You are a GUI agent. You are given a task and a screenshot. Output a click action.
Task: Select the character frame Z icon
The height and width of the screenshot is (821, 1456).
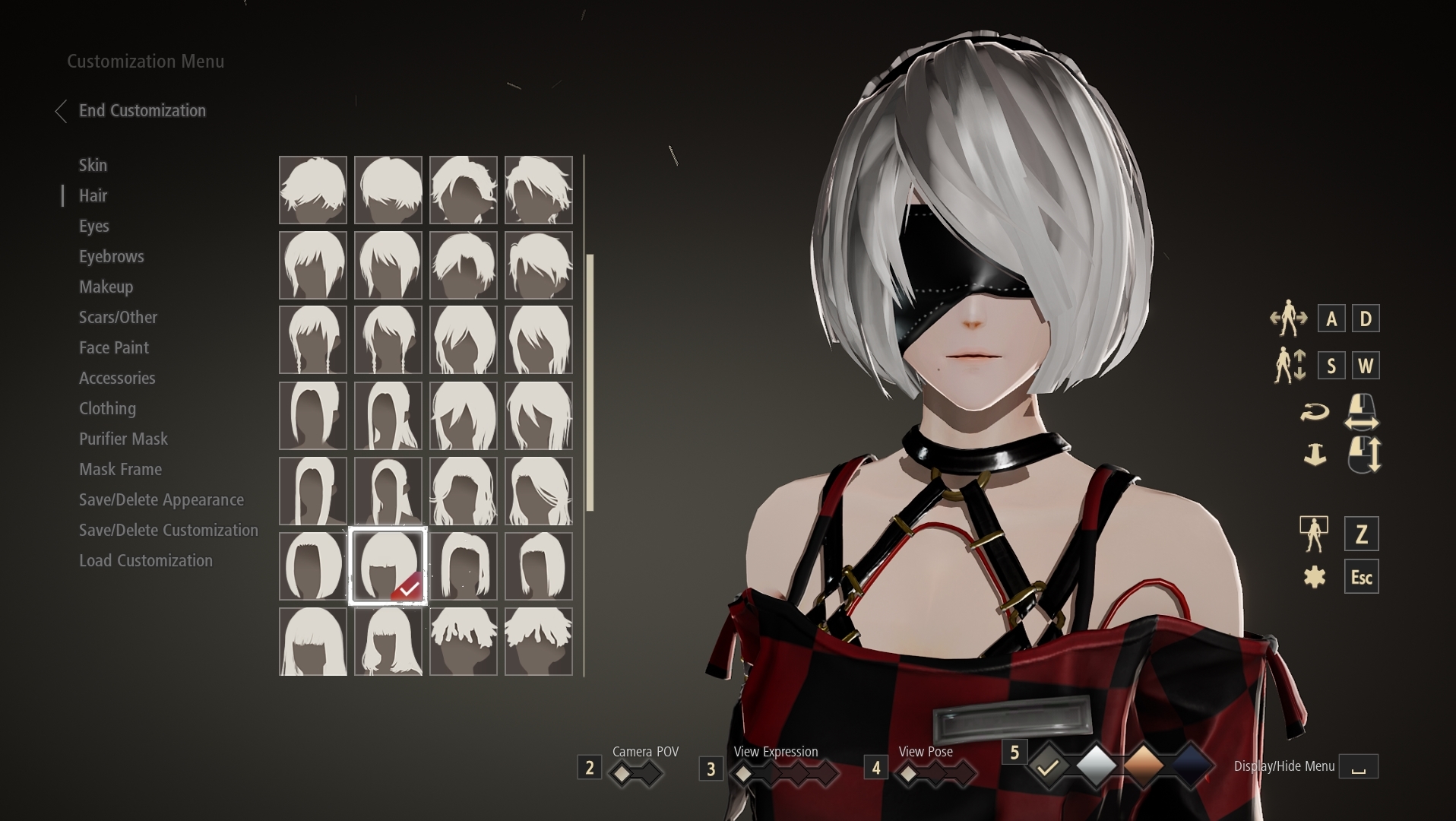1315,534
